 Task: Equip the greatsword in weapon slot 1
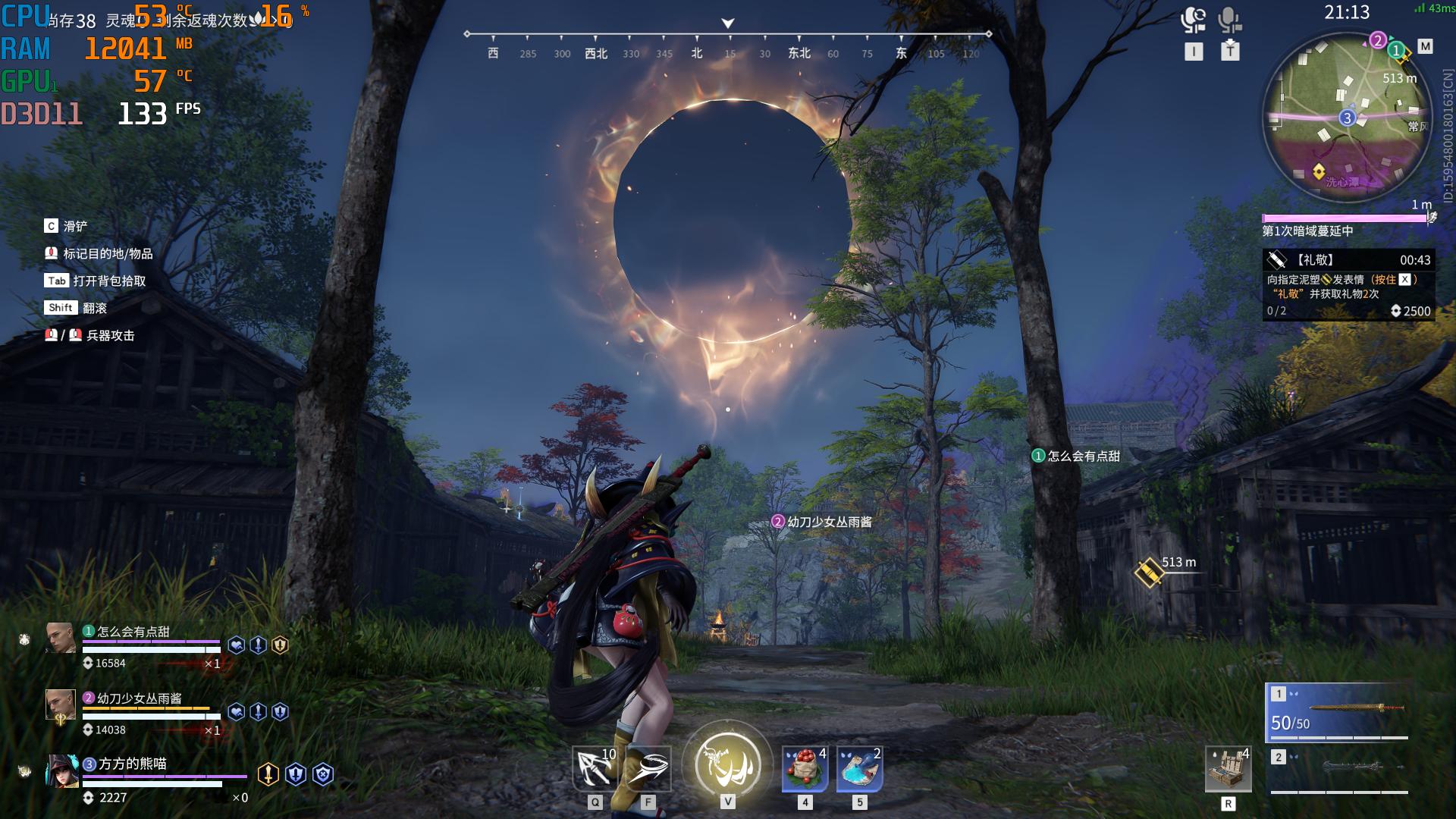pos(1338,713)
